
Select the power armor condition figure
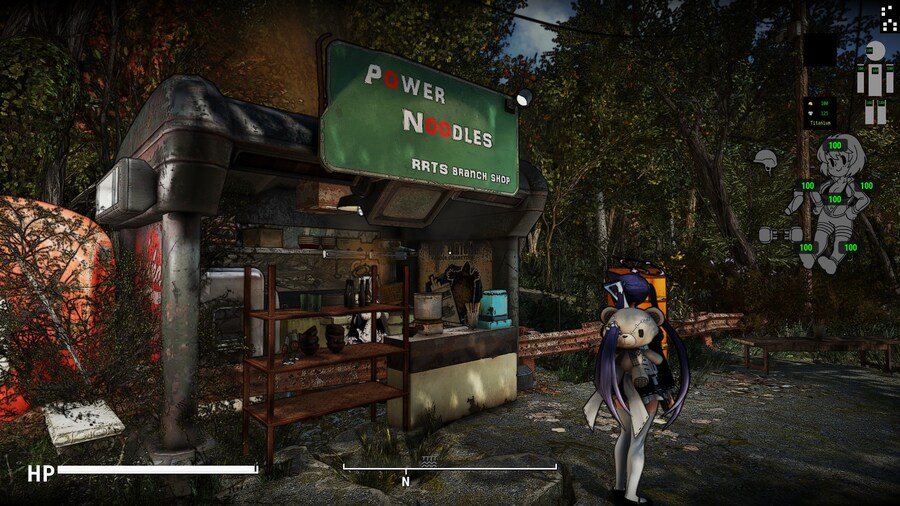click(x=875, y=82)
